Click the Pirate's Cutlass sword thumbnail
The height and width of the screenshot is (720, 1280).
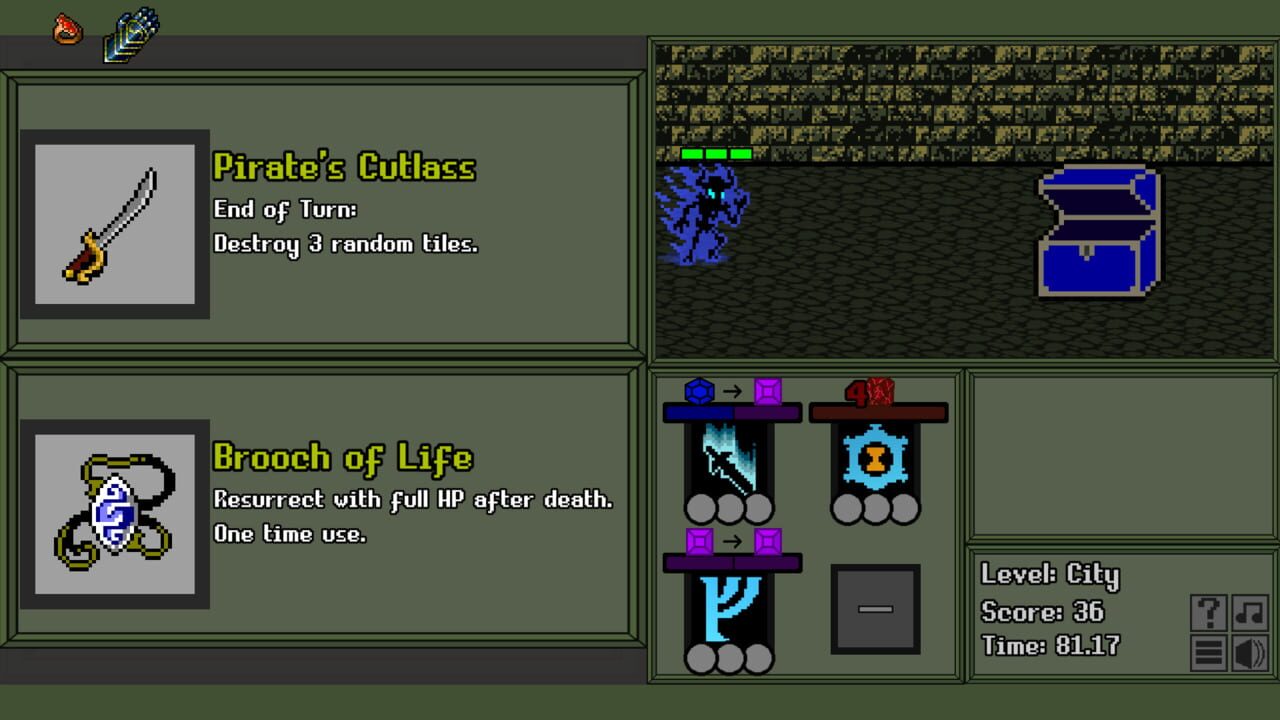(115, 223)
